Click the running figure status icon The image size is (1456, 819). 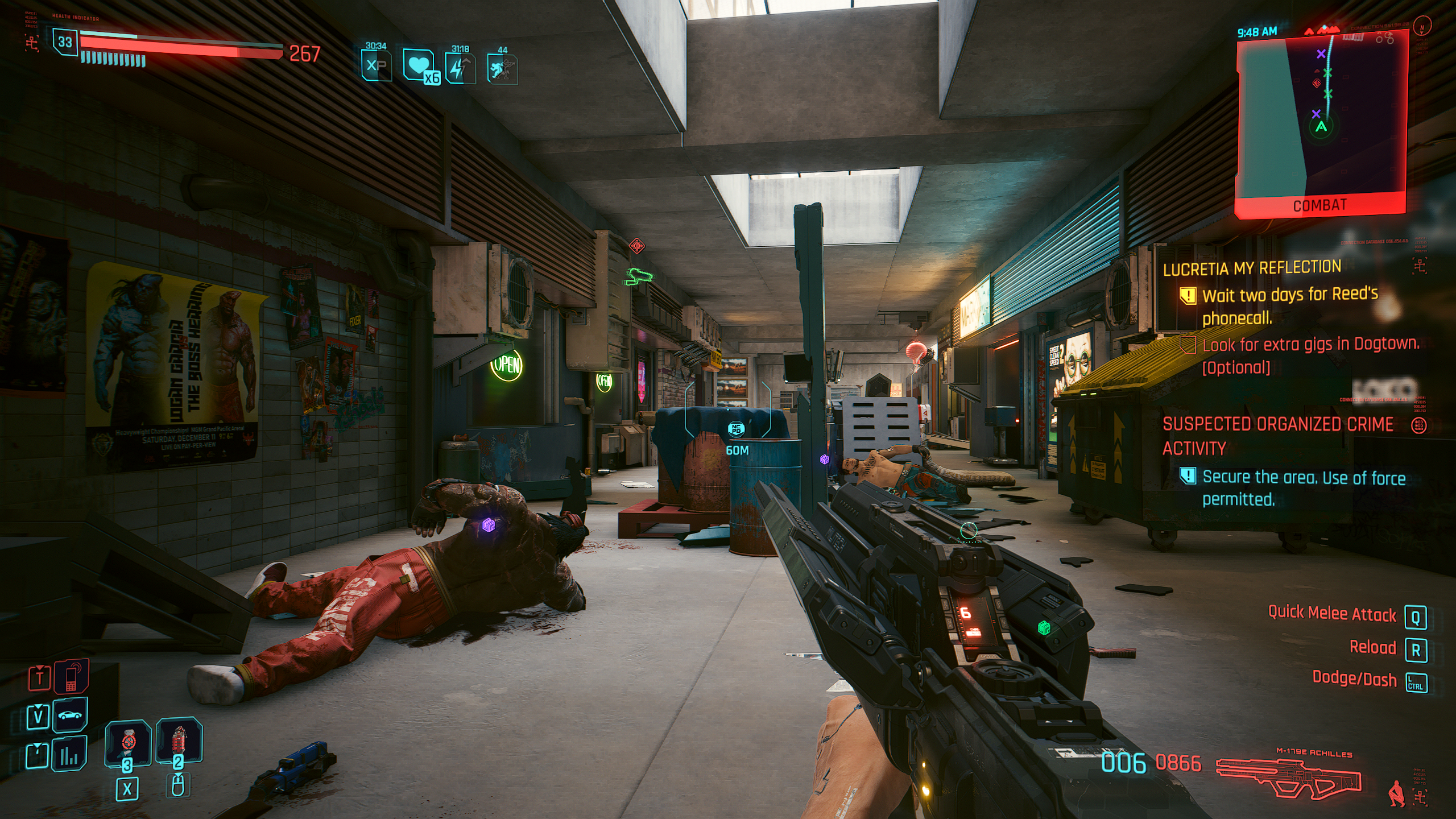point(502,69)
